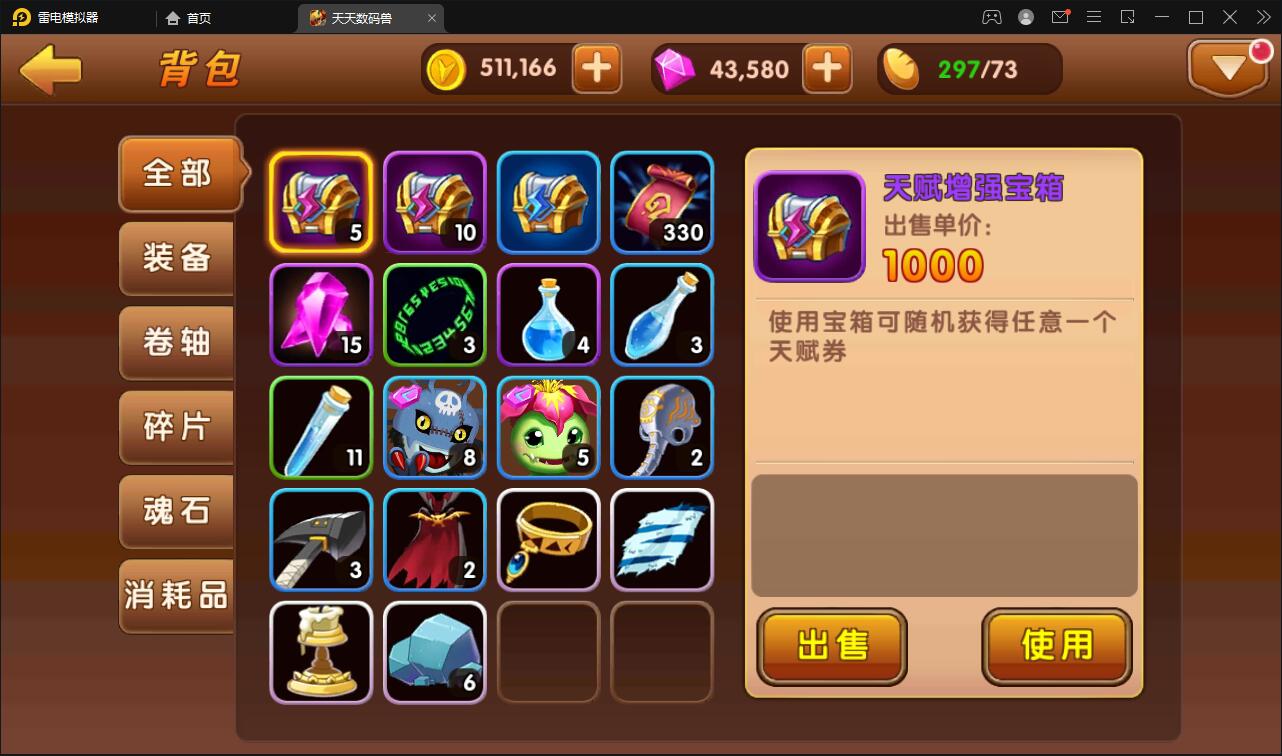Screen dimensions: 1282x756
Task: Select the golden belt item
Action: click(x=548, y=540)
